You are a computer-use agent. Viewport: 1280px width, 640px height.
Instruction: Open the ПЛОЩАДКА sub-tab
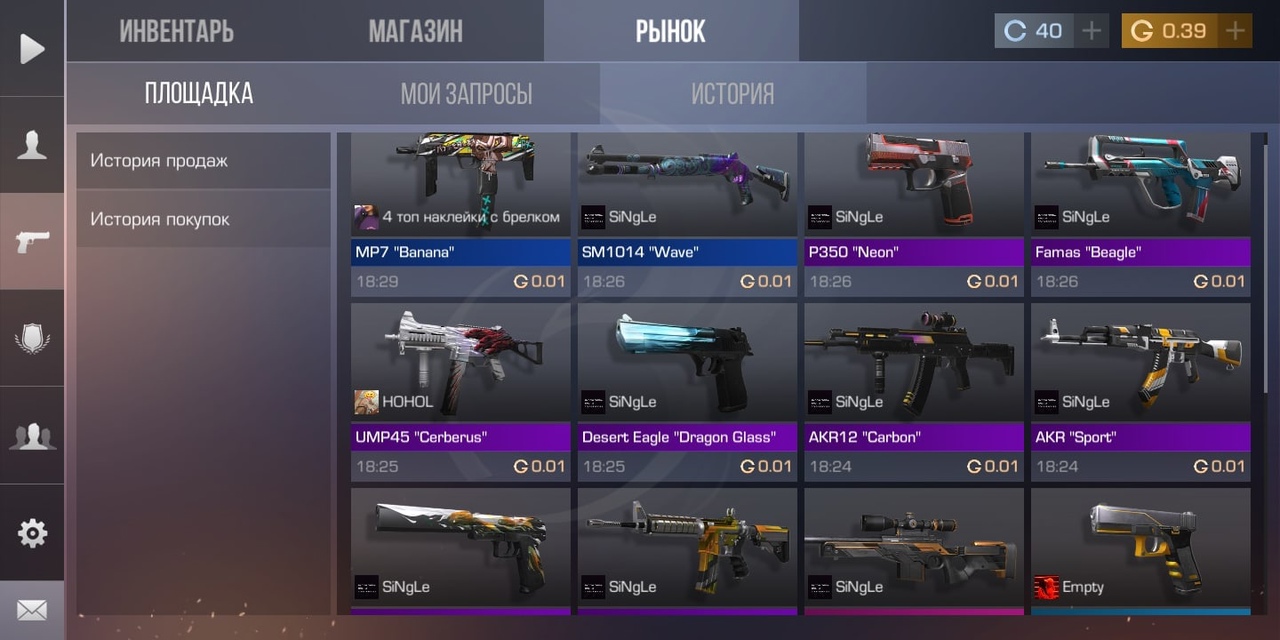(x=198, y=94)
